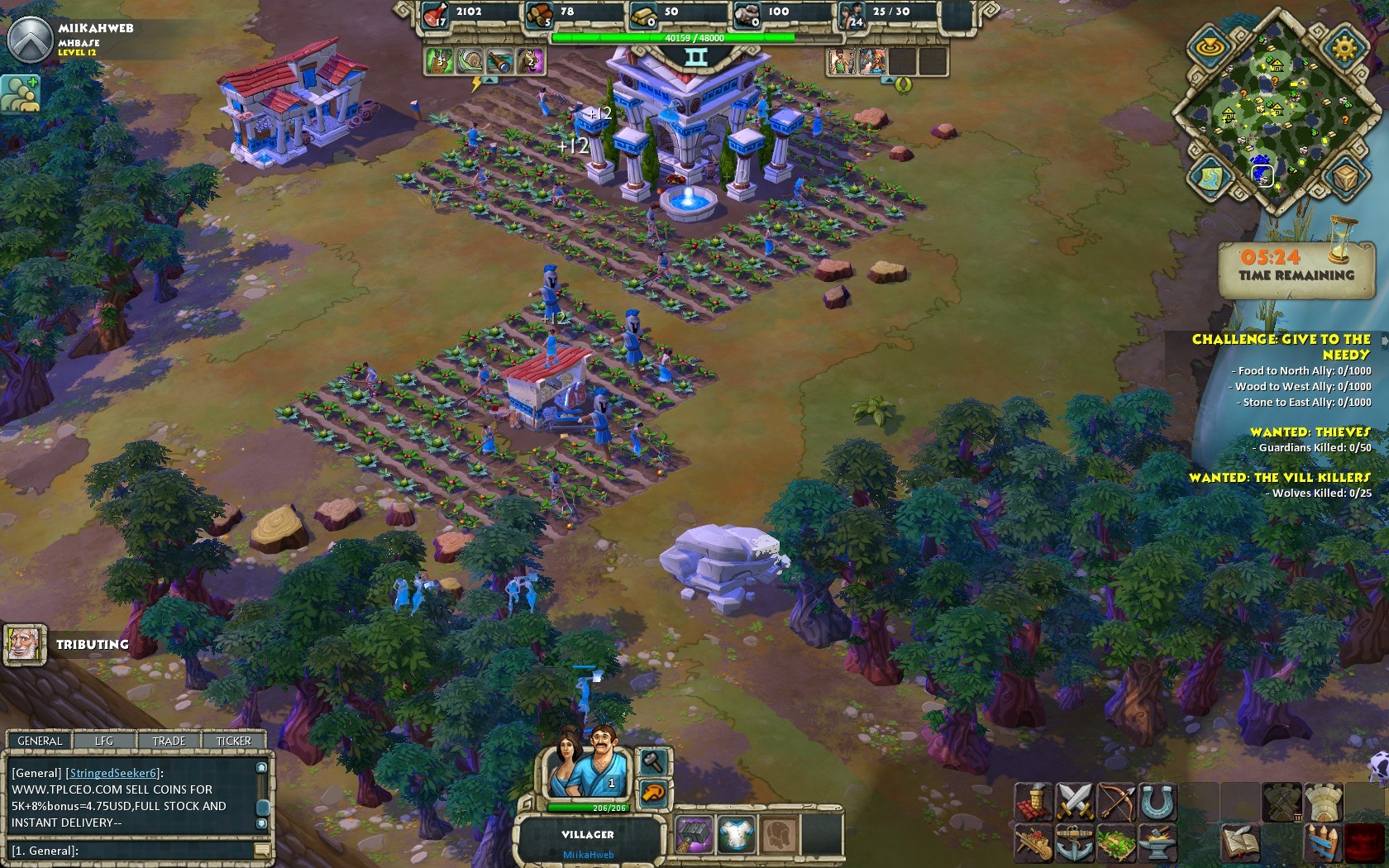Switch to the LFG chat tab
Screen dimensions: 1389x868
pyautogui.click(x=104, y=741)
